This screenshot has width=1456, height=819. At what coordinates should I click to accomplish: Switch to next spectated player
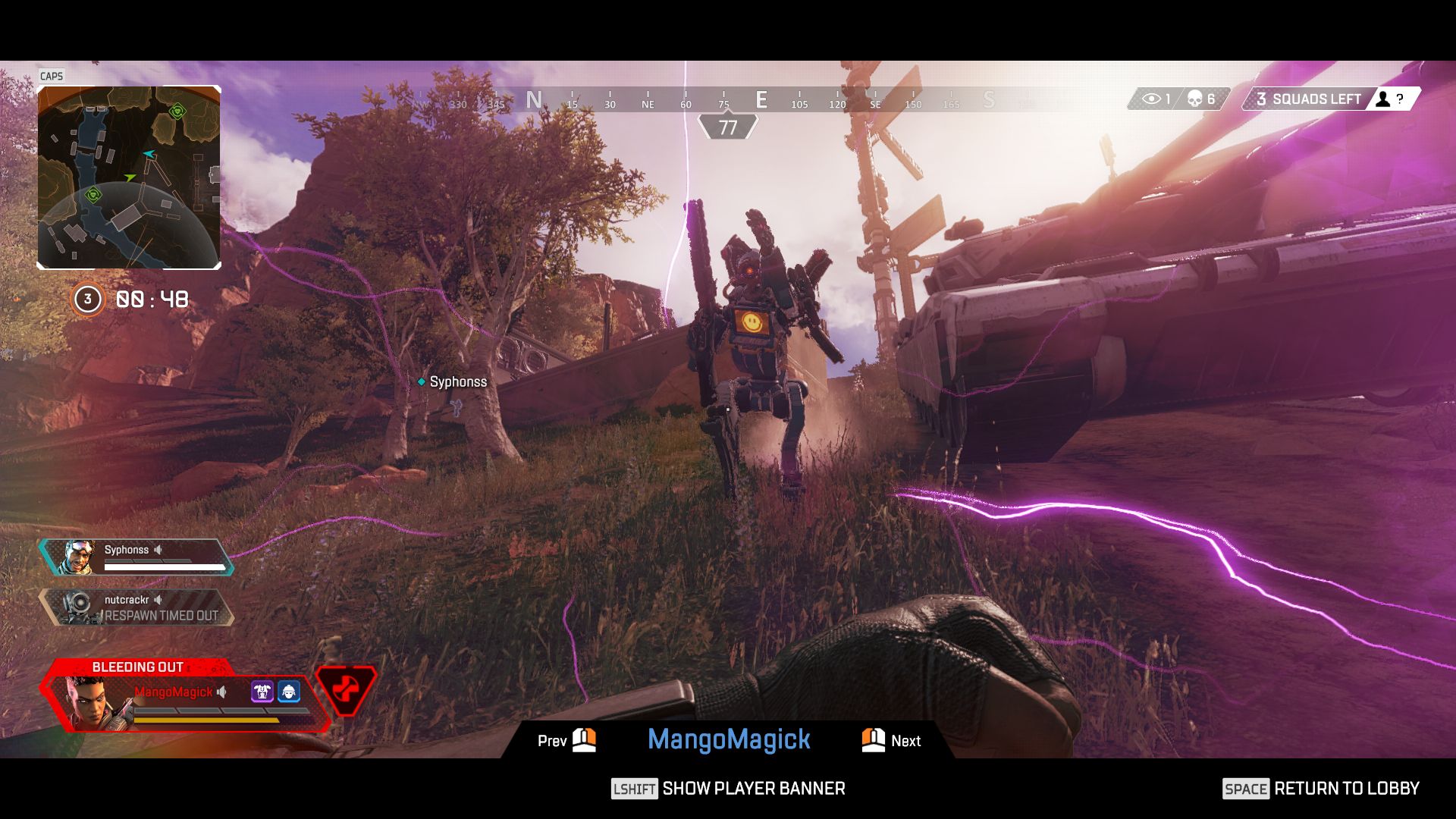tap(891, 740)
